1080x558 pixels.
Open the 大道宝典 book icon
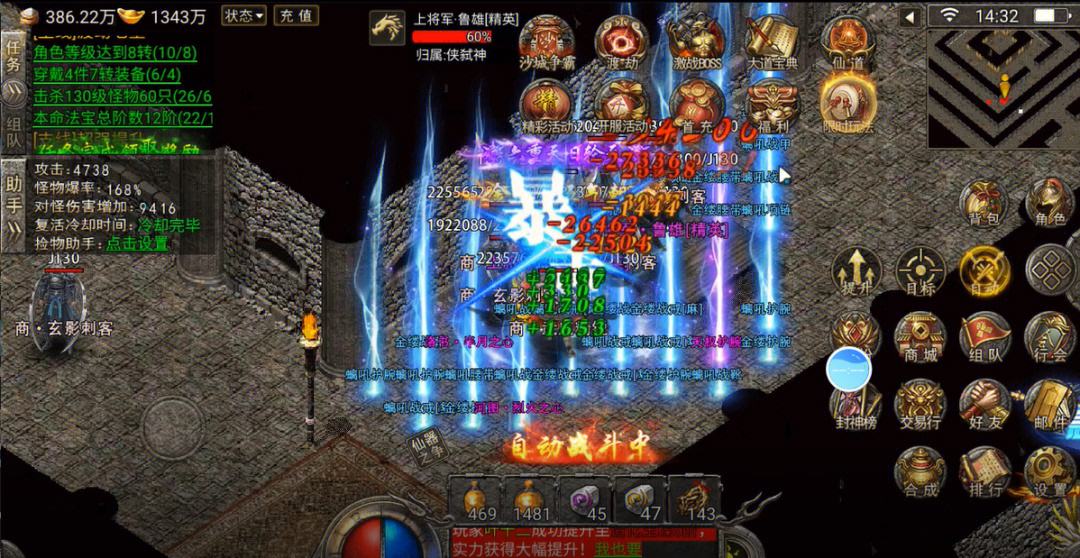click(772, 43)
